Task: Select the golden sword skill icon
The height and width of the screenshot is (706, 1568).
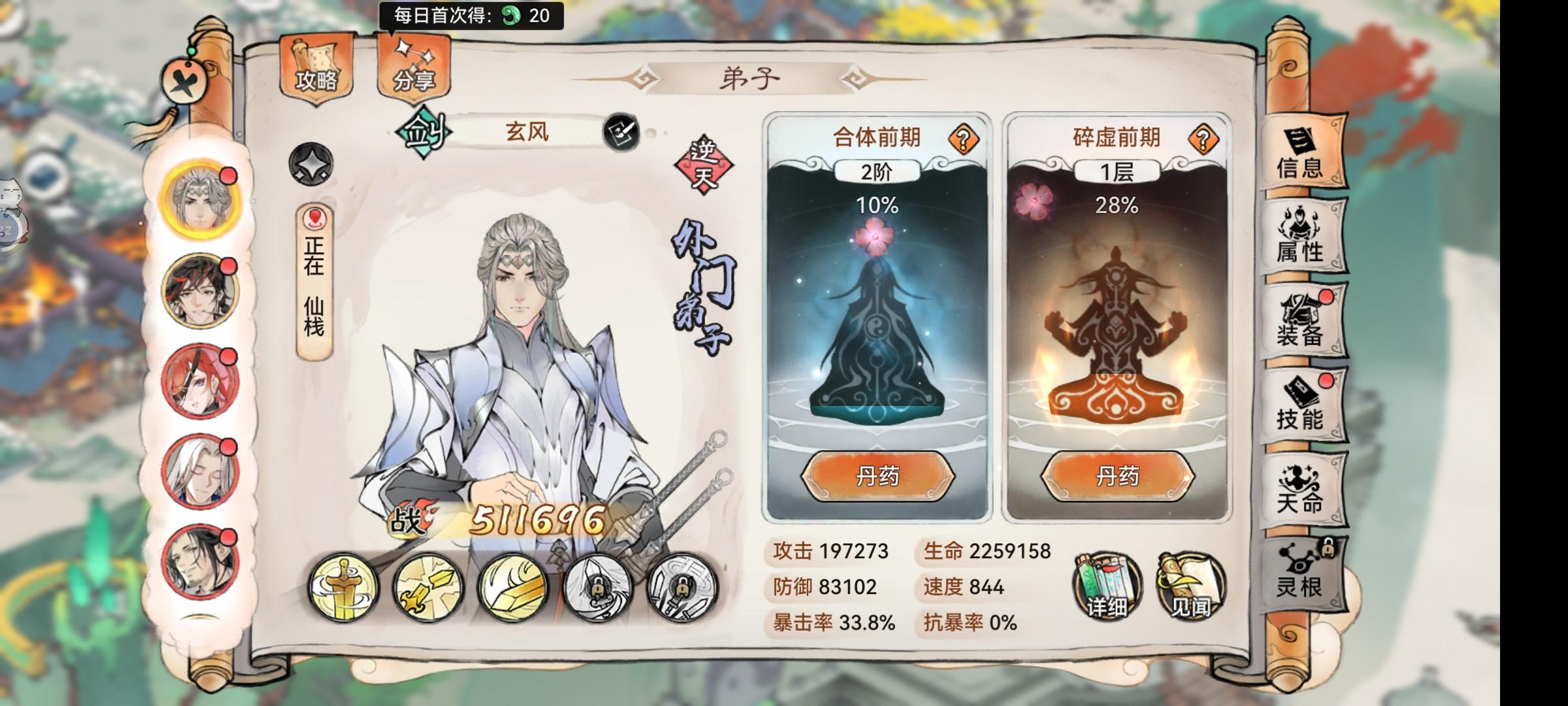Action: pyautogui.click(x=342, y=588)
